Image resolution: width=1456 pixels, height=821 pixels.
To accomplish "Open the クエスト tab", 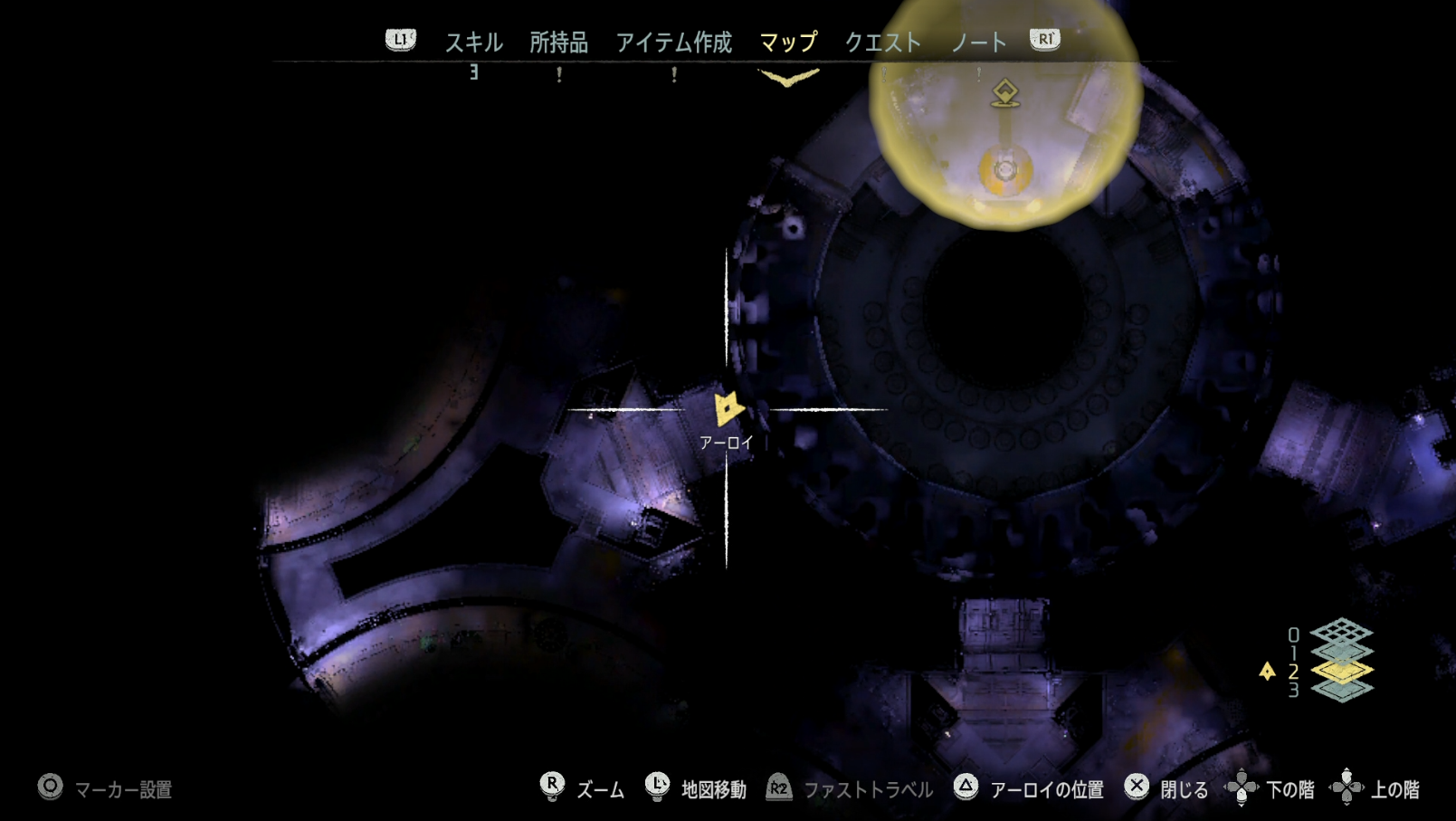I will tap(882, 42).
